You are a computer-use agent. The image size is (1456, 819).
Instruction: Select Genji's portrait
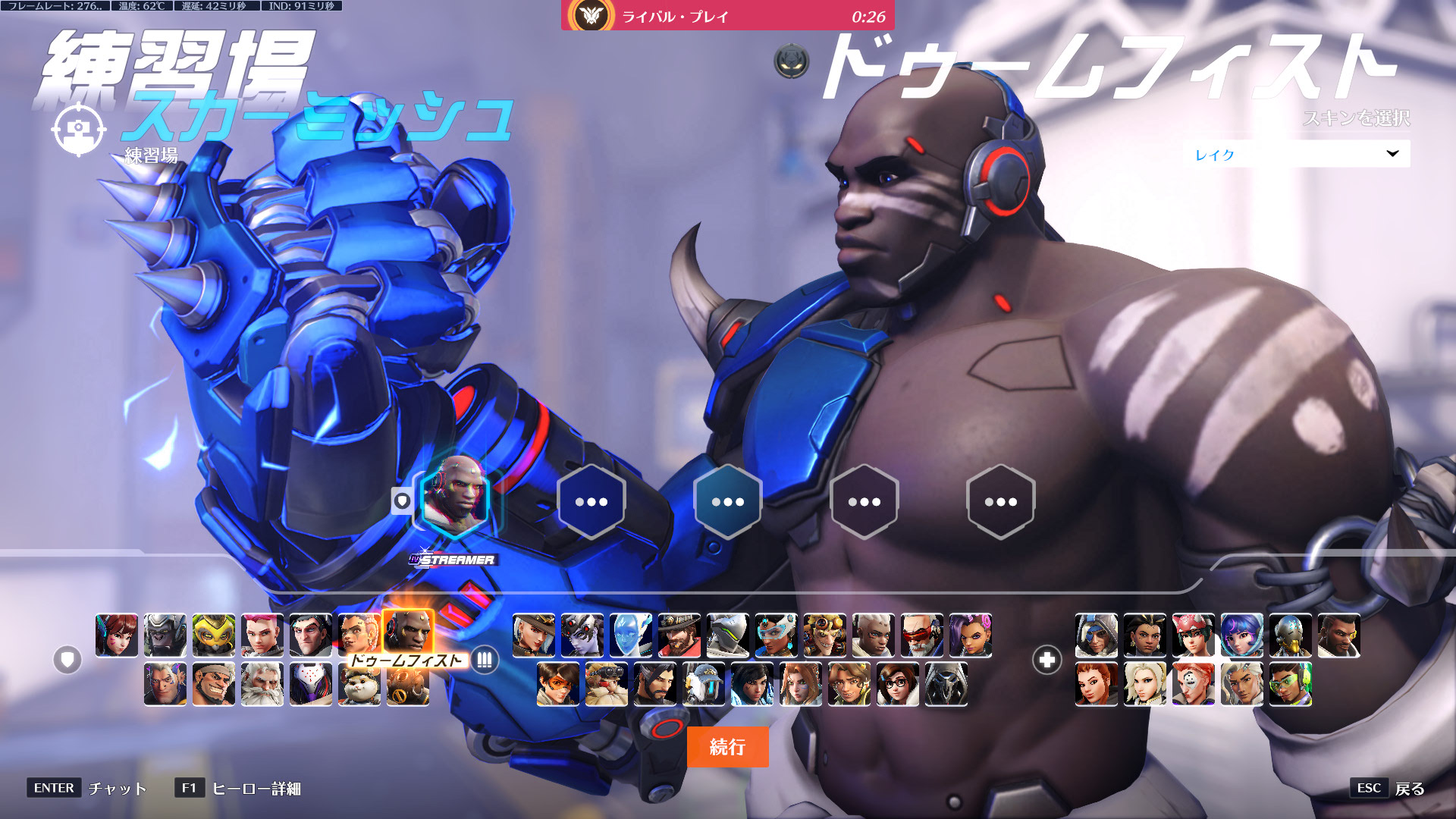pos(728,635)
